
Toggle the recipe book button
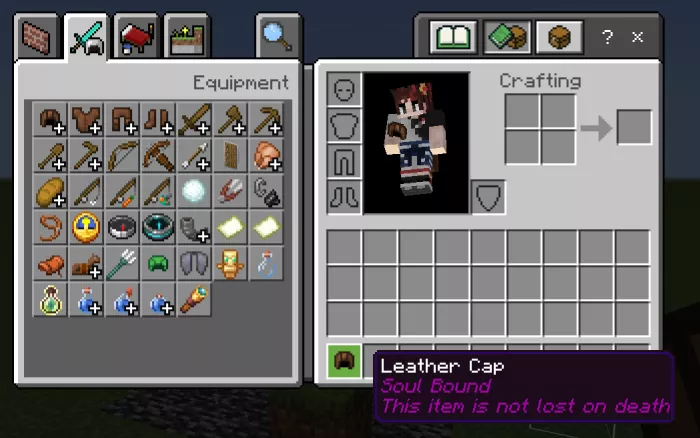[452, 38]
